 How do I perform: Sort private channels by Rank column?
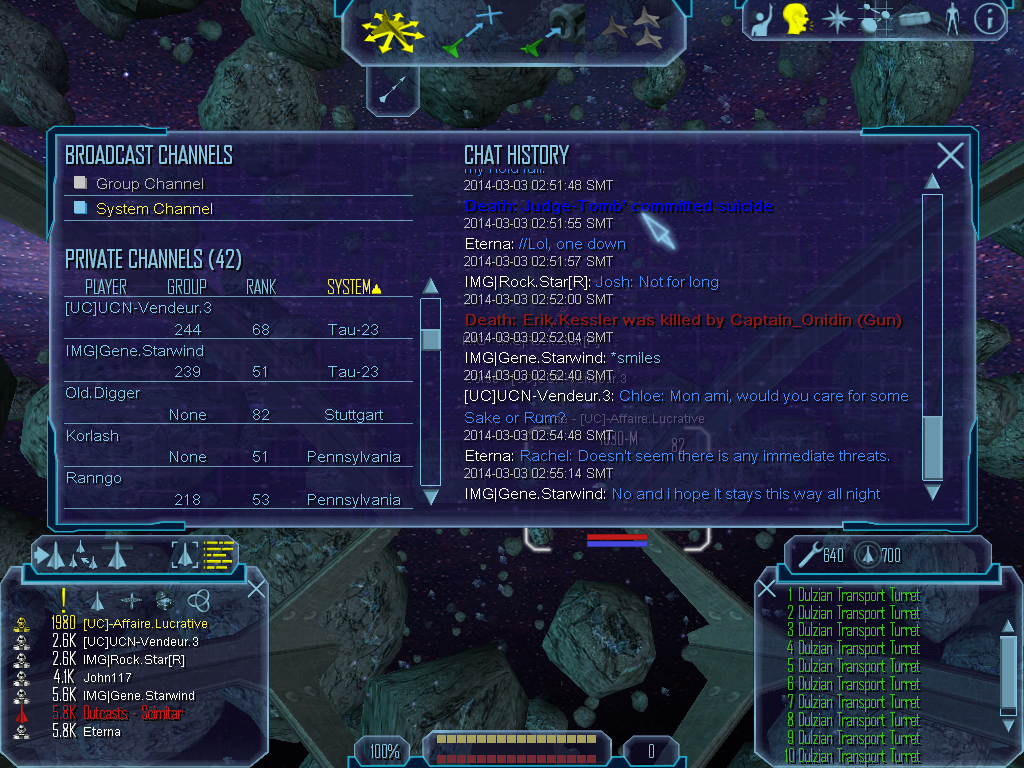[x=261, y=288]
